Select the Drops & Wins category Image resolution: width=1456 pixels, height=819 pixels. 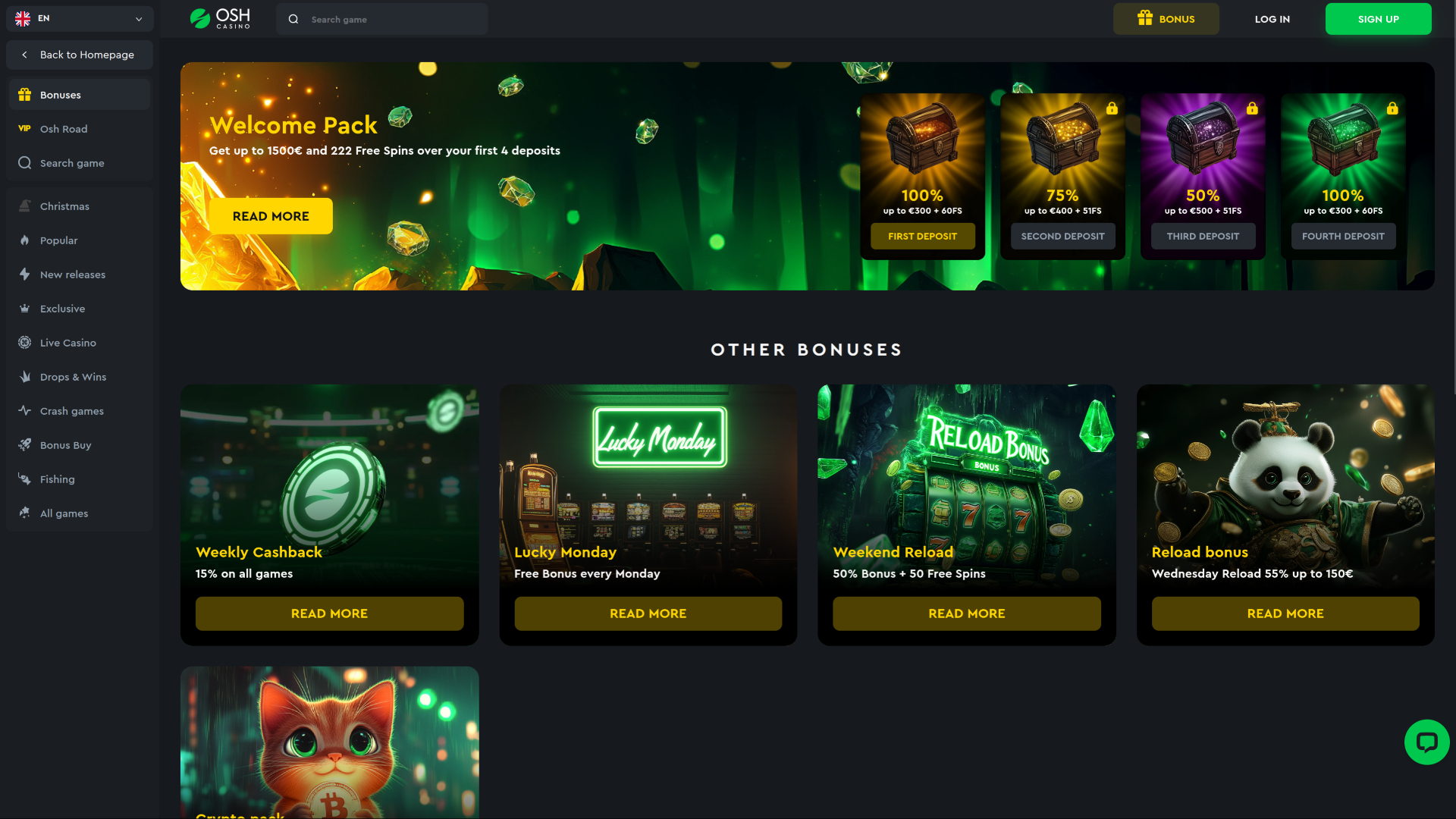click(x=72, y=376)
